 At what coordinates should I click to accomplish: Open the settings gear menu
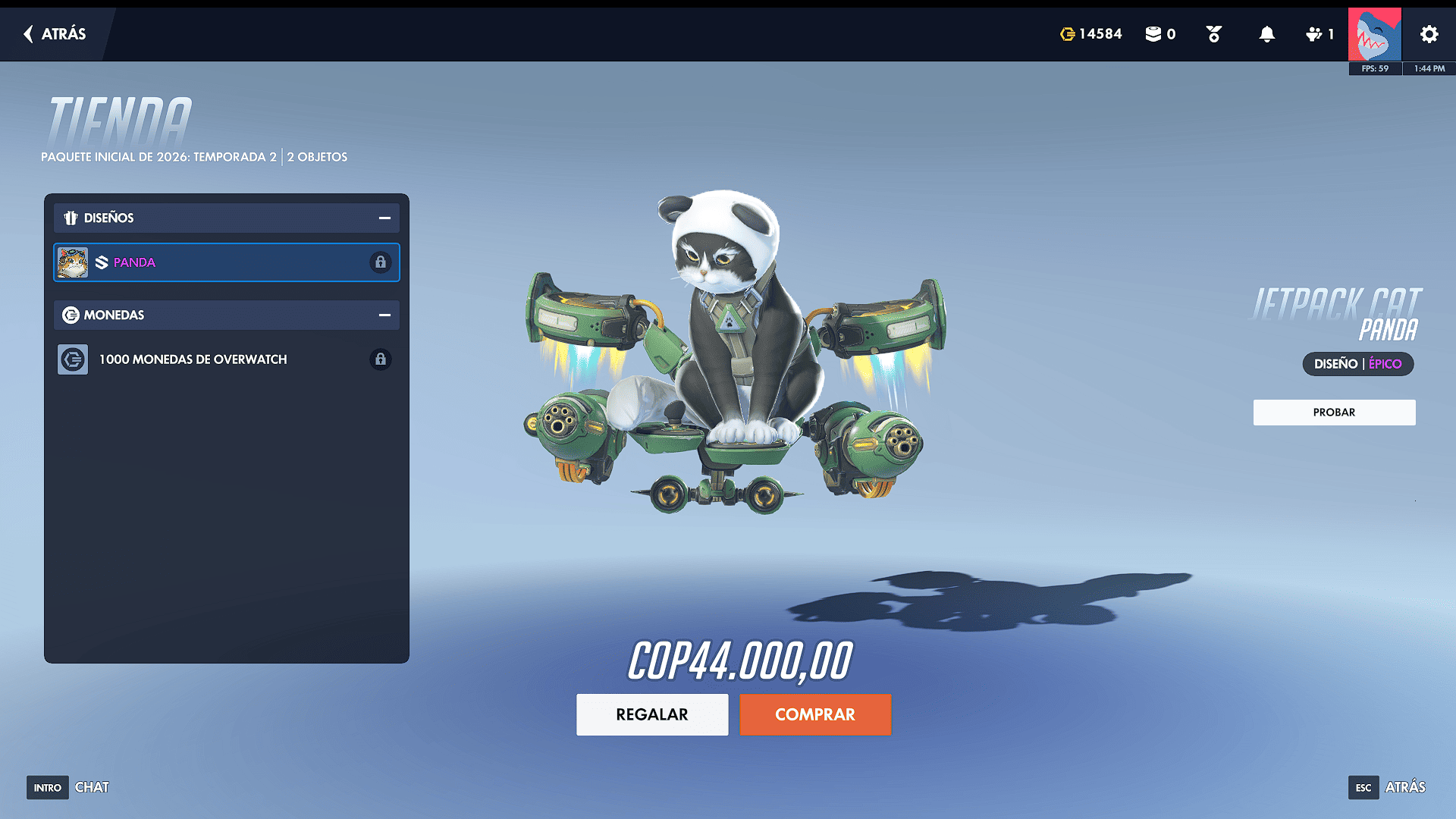(1429, 34)
